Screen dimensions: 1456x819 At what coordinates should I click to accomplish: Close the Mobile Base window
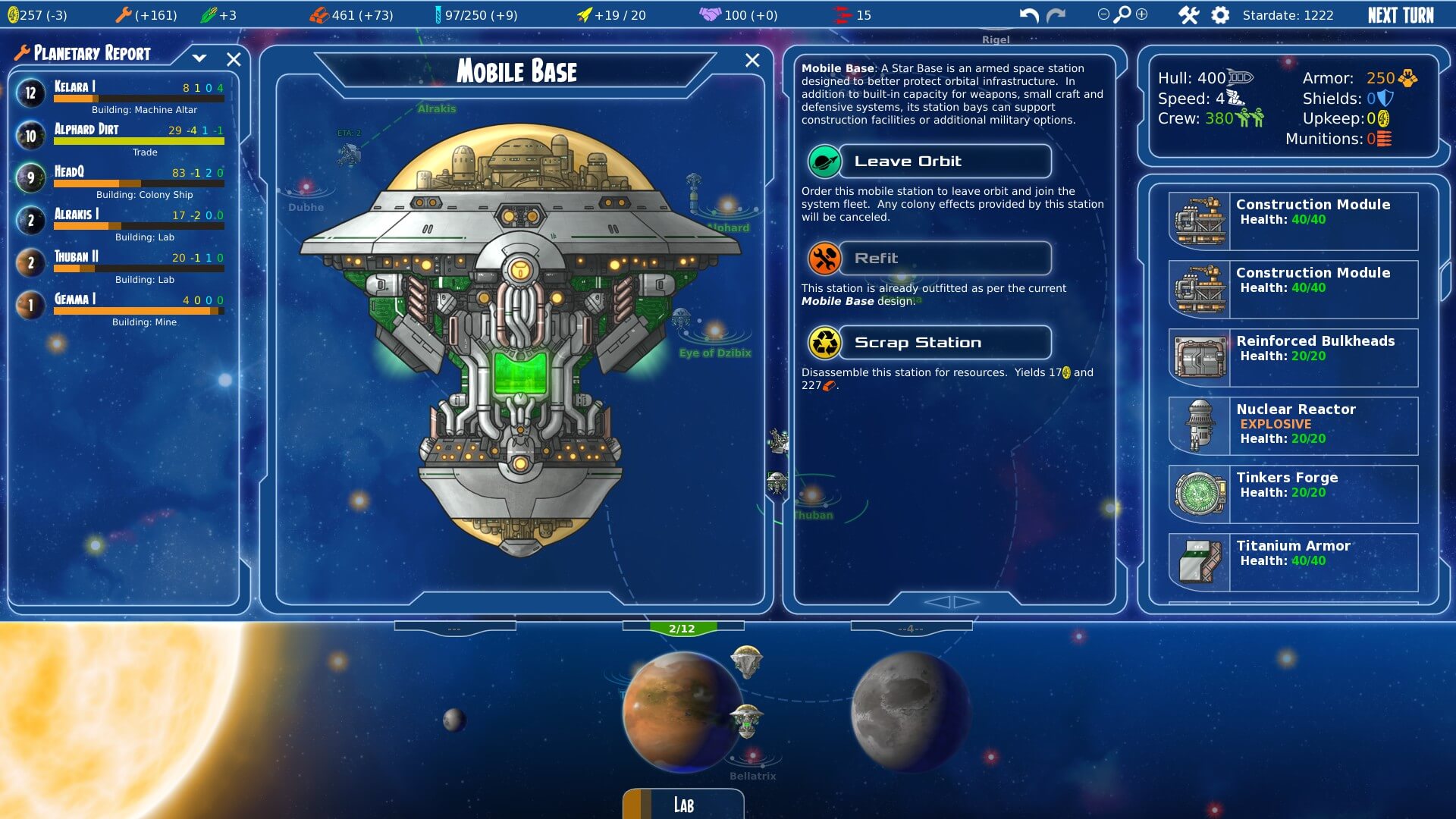tap(752, 61)
